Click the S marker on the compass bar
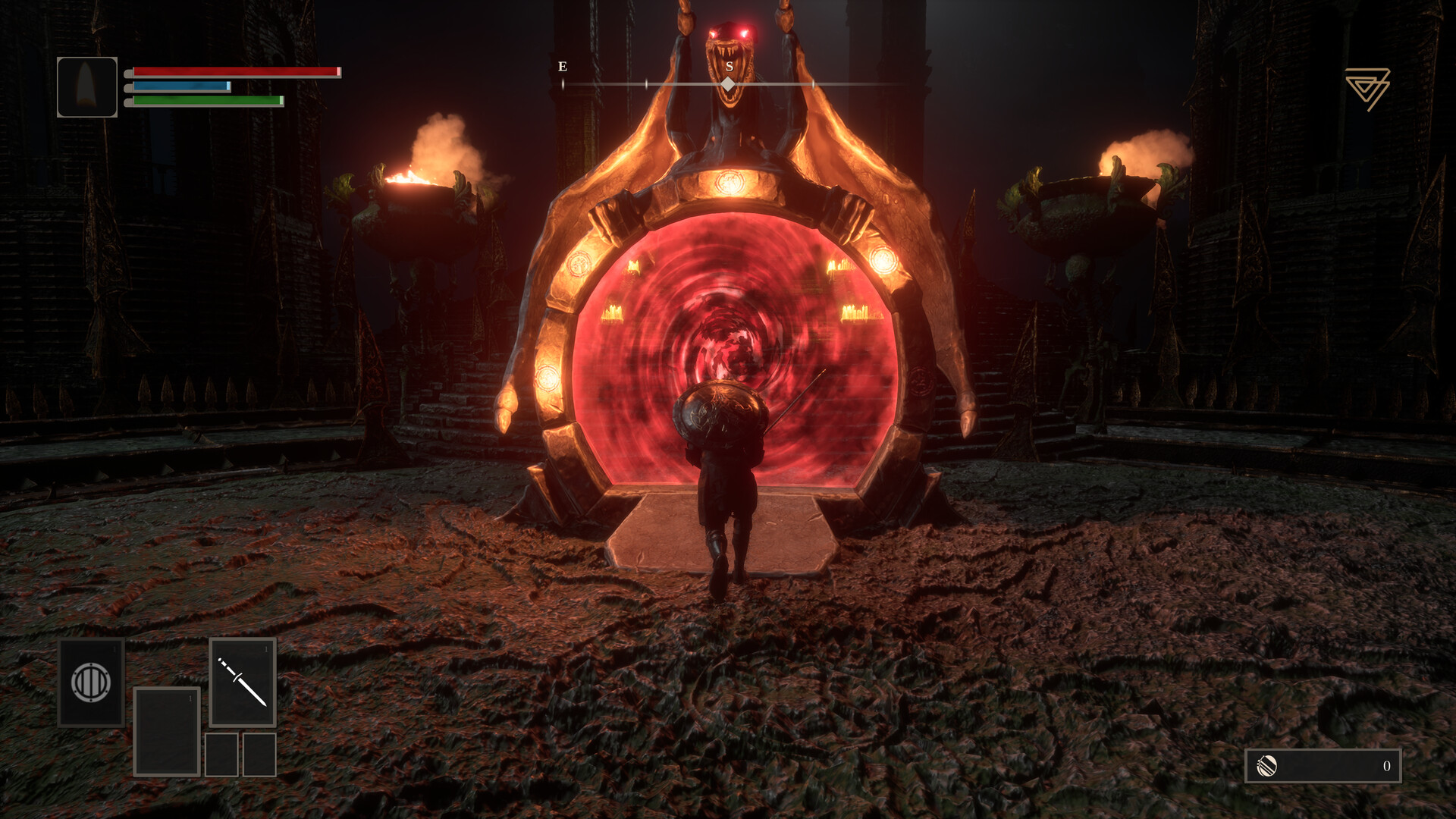 [728, 66]
